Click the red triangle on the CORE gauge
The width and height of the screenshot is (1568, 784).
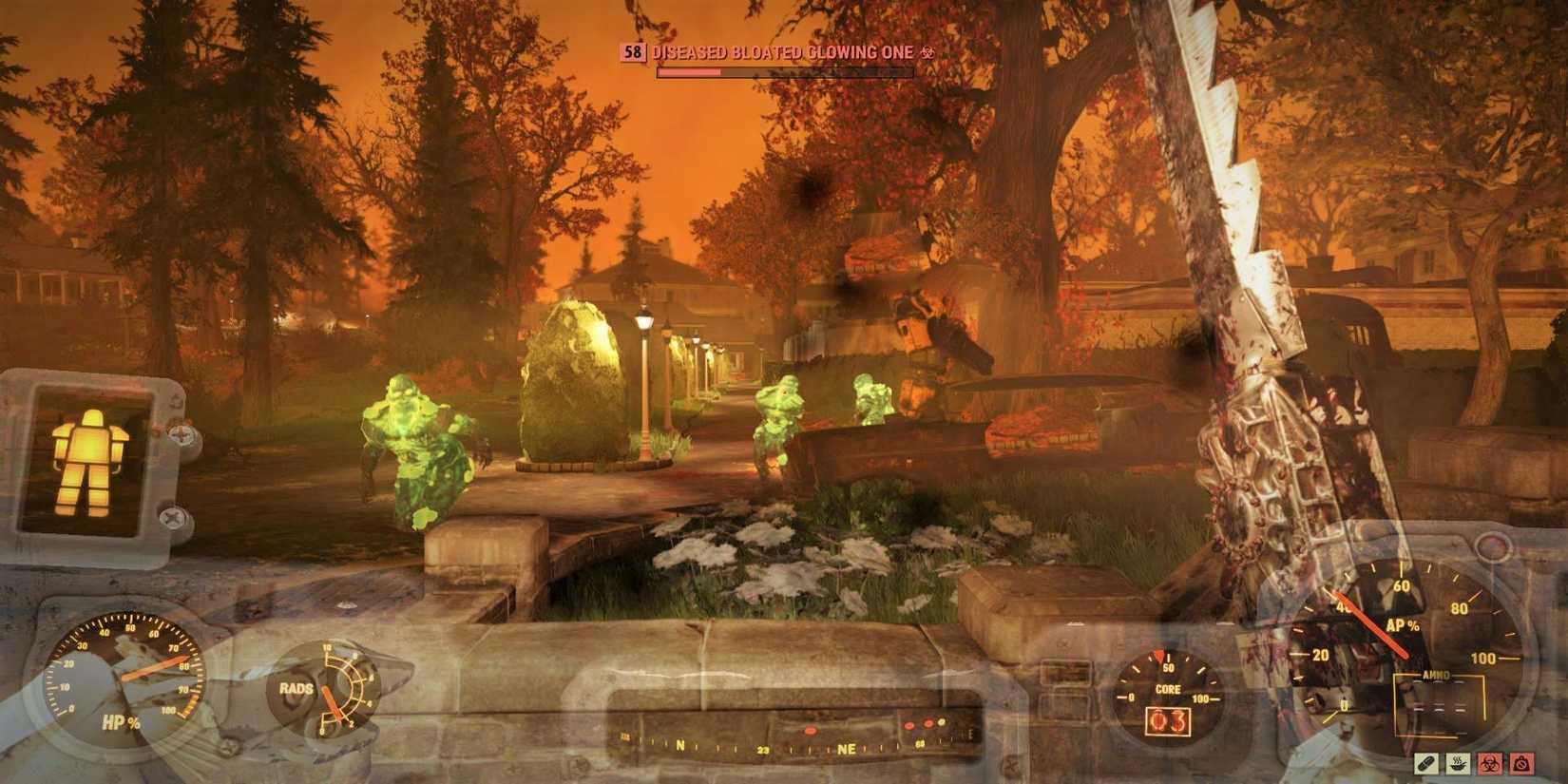pos(1159,656)
